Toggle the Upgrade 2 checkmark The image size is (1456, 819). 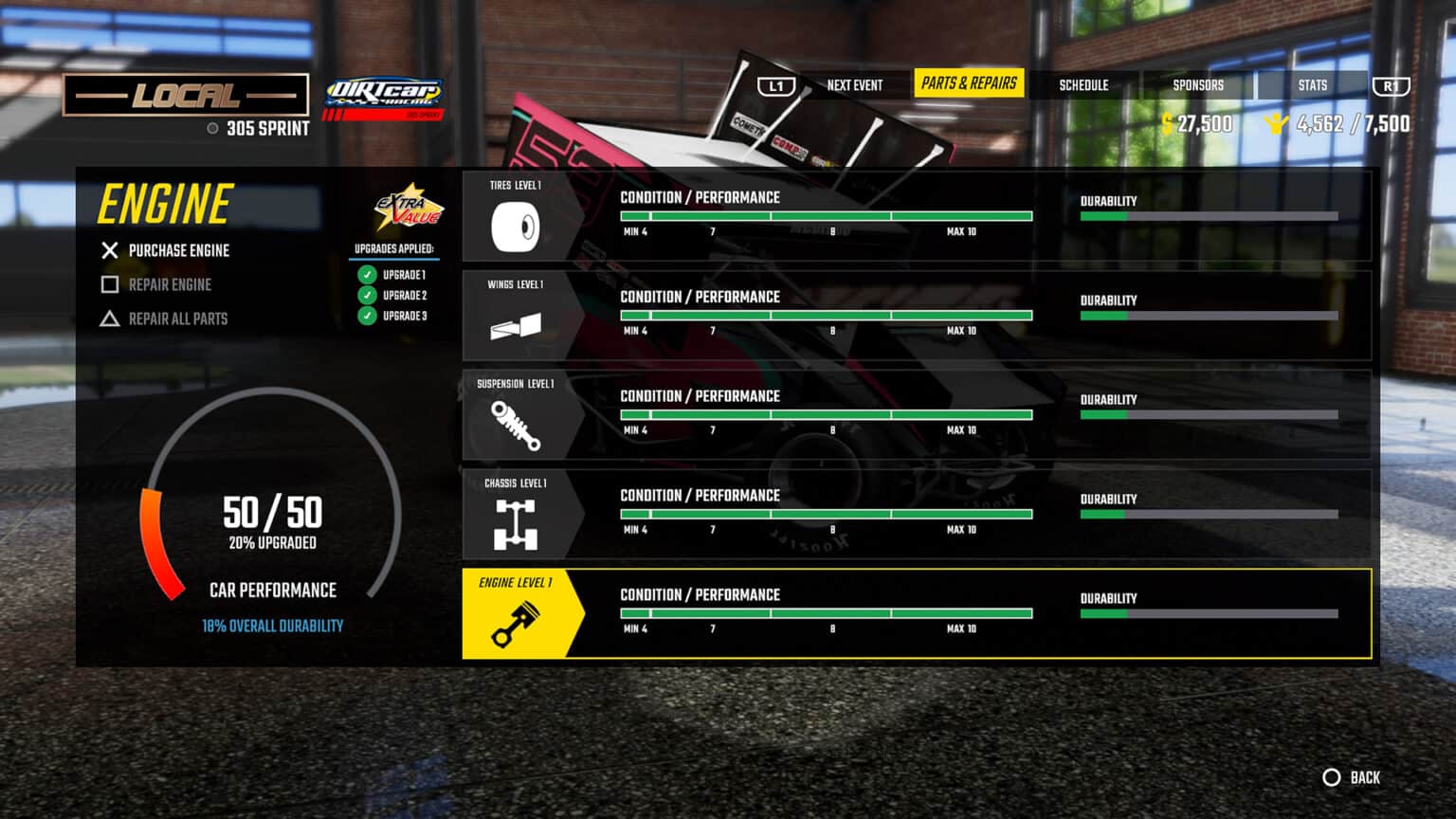point(369,296)
